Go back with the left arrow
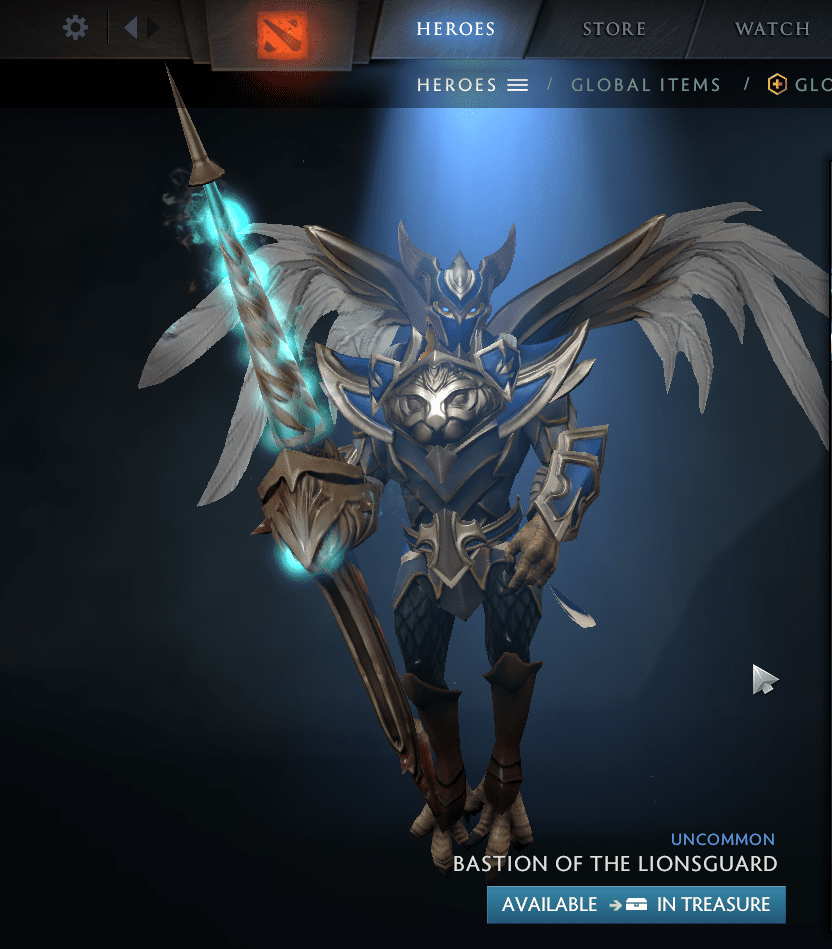Screen dimensions: 832x949 (x=130, y=27)
